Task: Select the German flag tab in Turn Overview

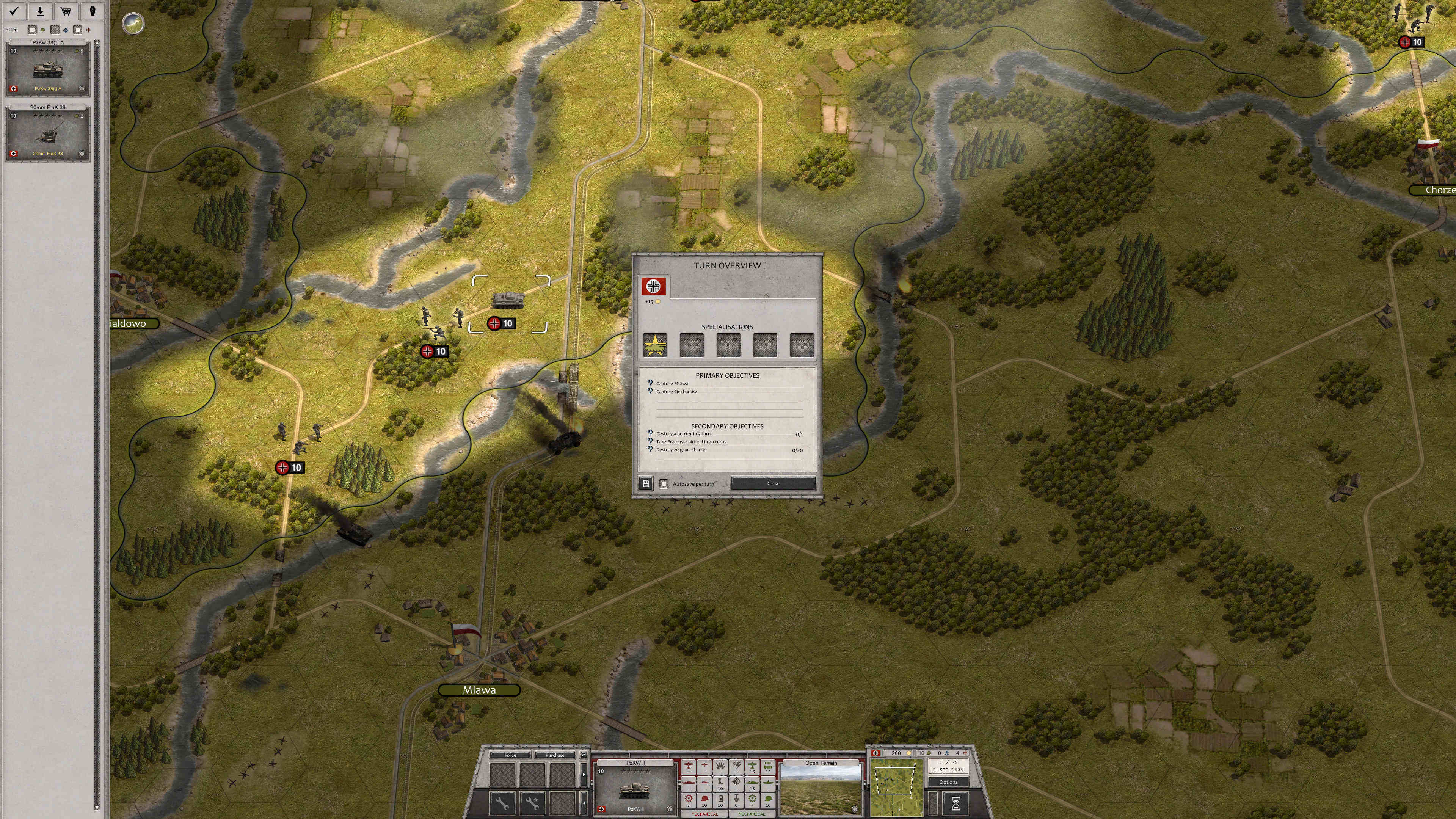Action: point(653,286)
